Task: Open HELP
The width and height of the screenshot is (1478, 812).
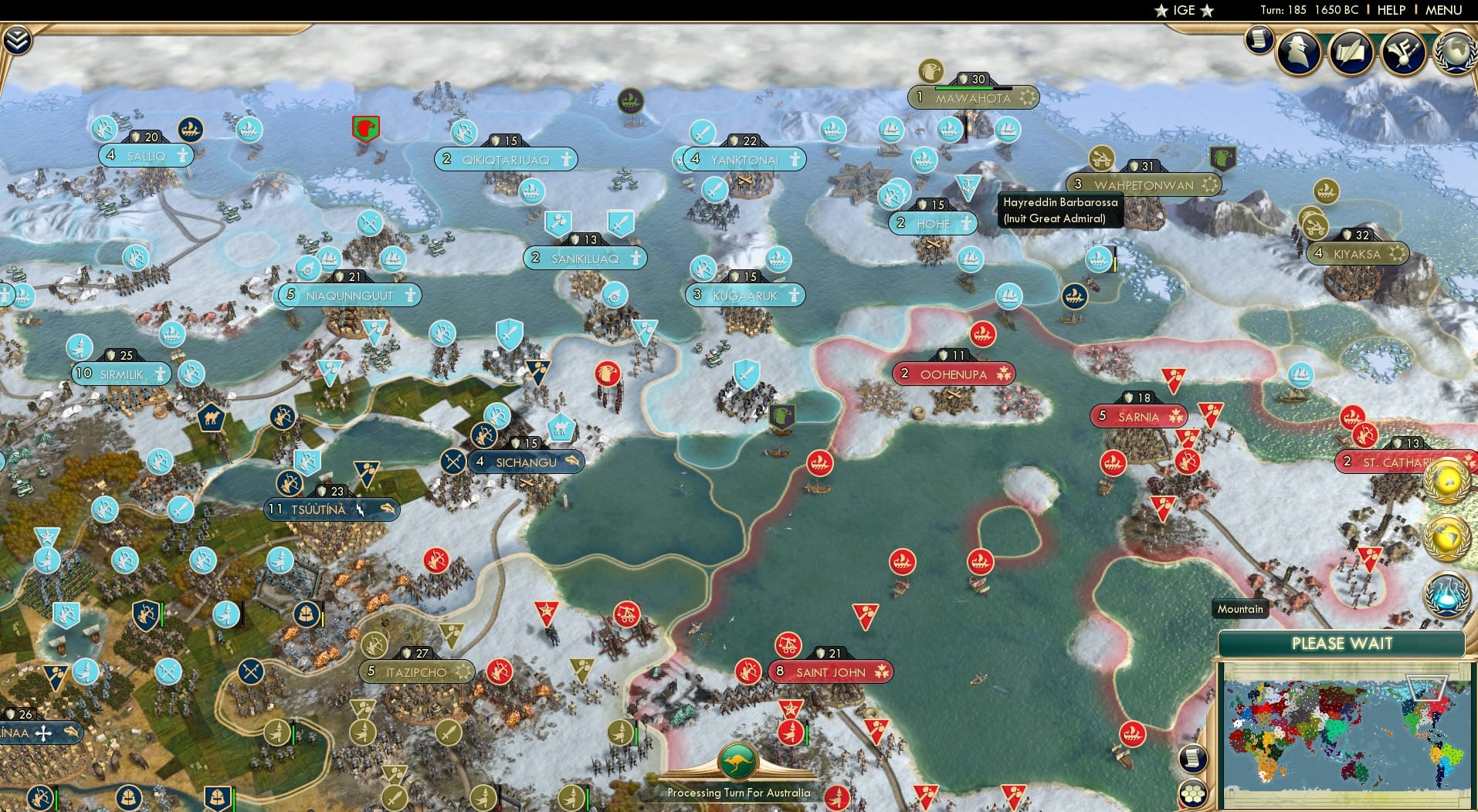Action: 1390,11
